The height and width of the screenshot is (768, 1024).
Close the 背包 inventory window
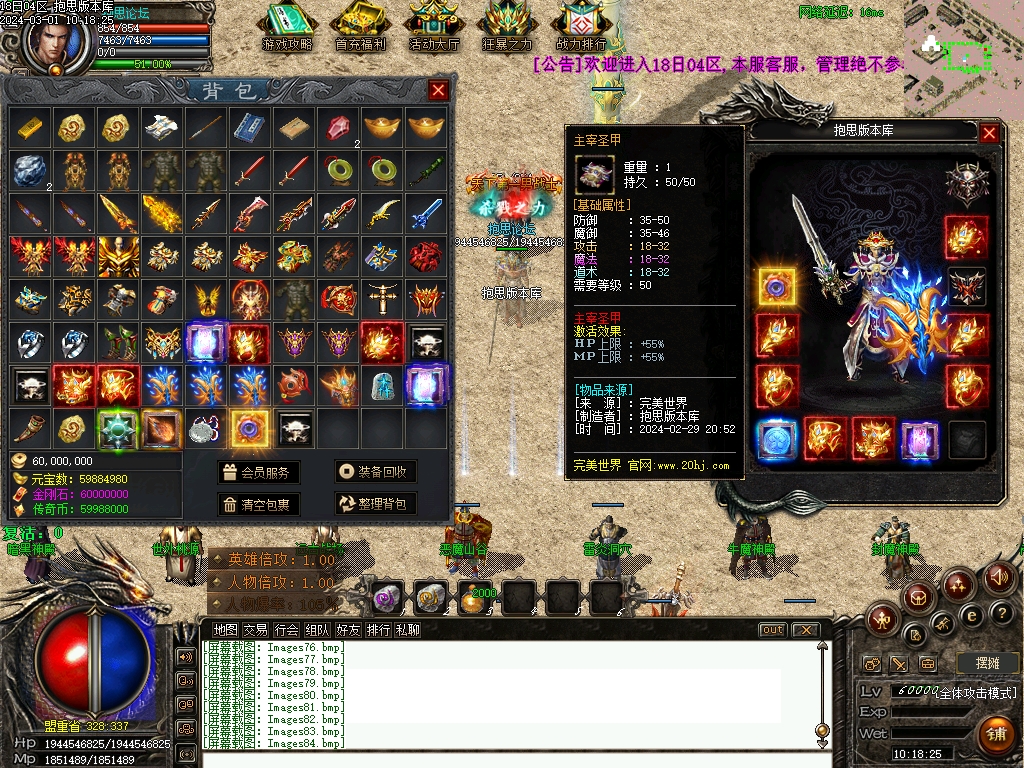(x=438, y=91)
